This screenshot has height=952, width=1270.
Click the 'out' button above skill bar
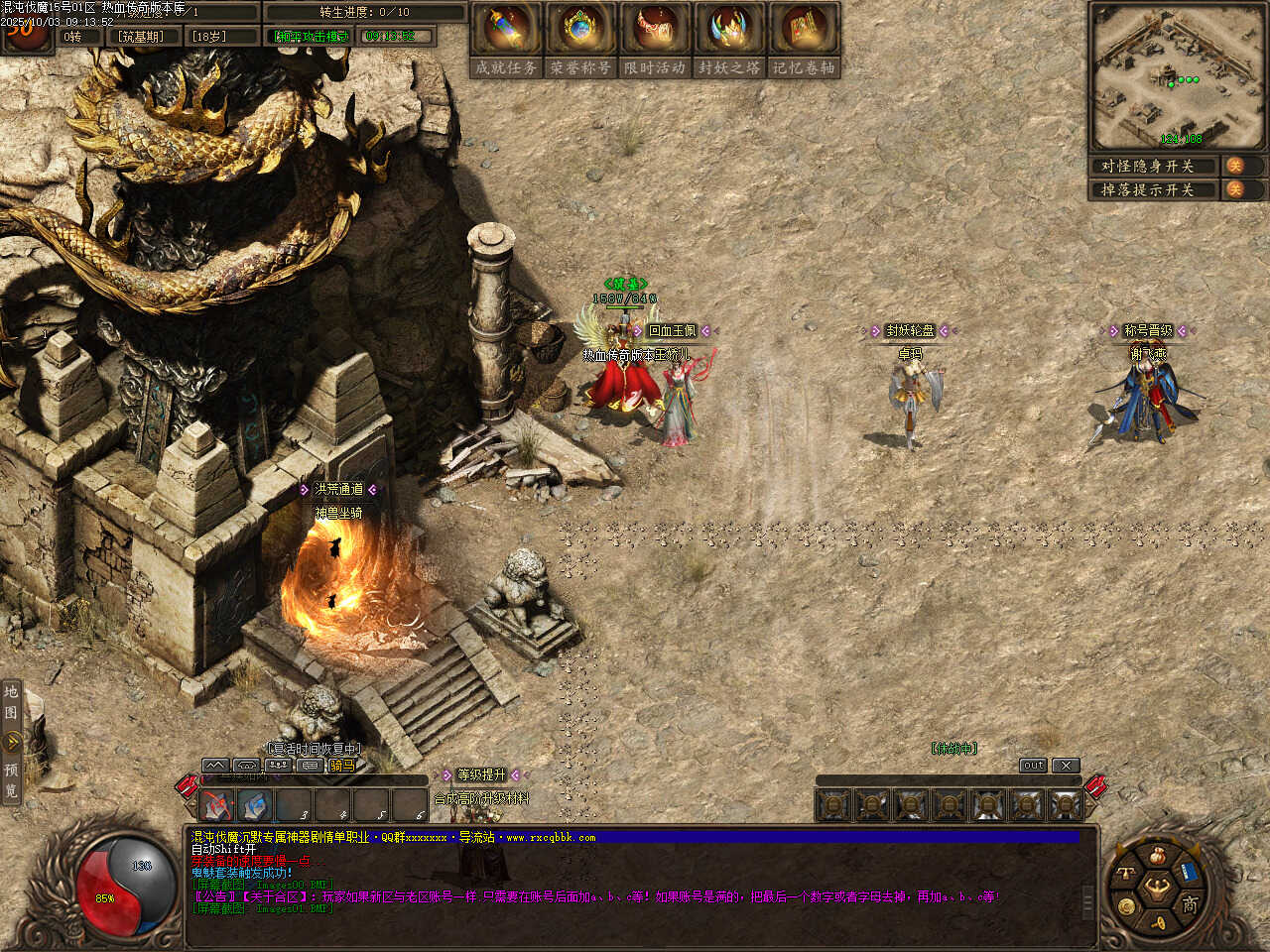point(1033,766)
